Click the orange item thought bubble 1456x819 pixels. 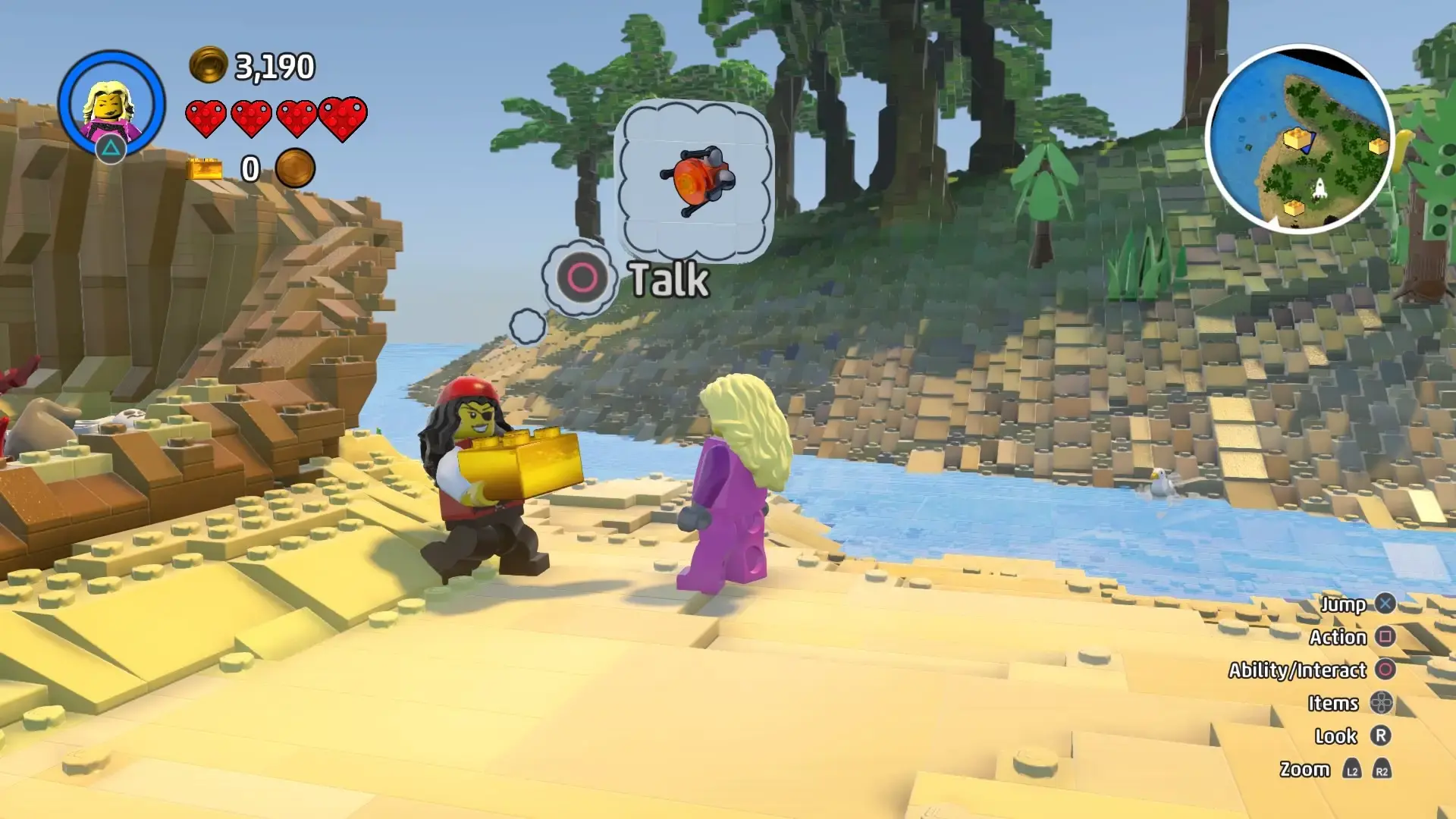click(x=695, y=181)
